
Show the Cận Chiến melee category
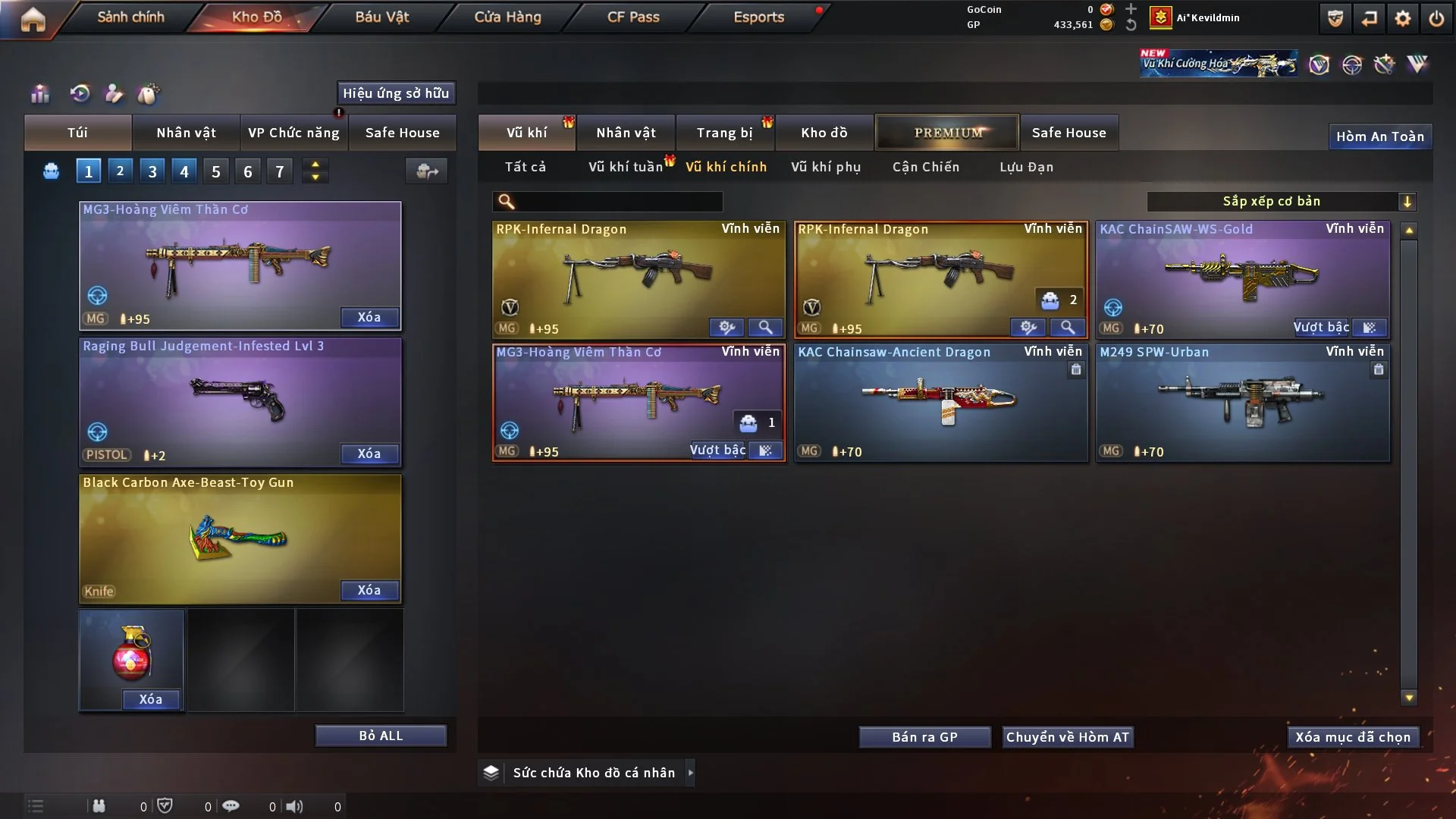(x=926, y=167)
